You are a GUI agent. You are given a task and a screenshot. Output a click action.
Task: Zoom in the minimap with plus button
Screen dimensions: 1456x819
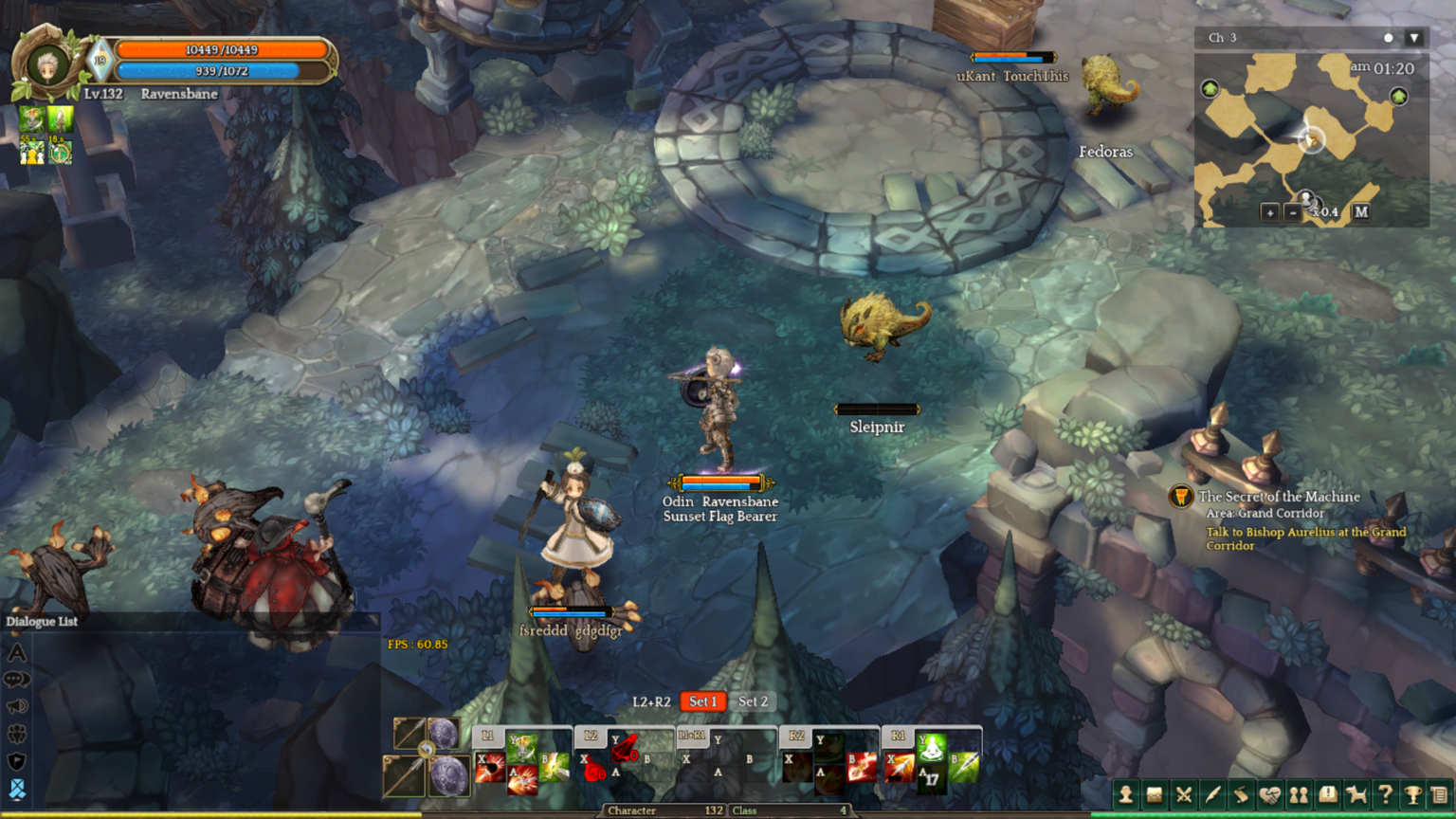tap(1270, 212)
